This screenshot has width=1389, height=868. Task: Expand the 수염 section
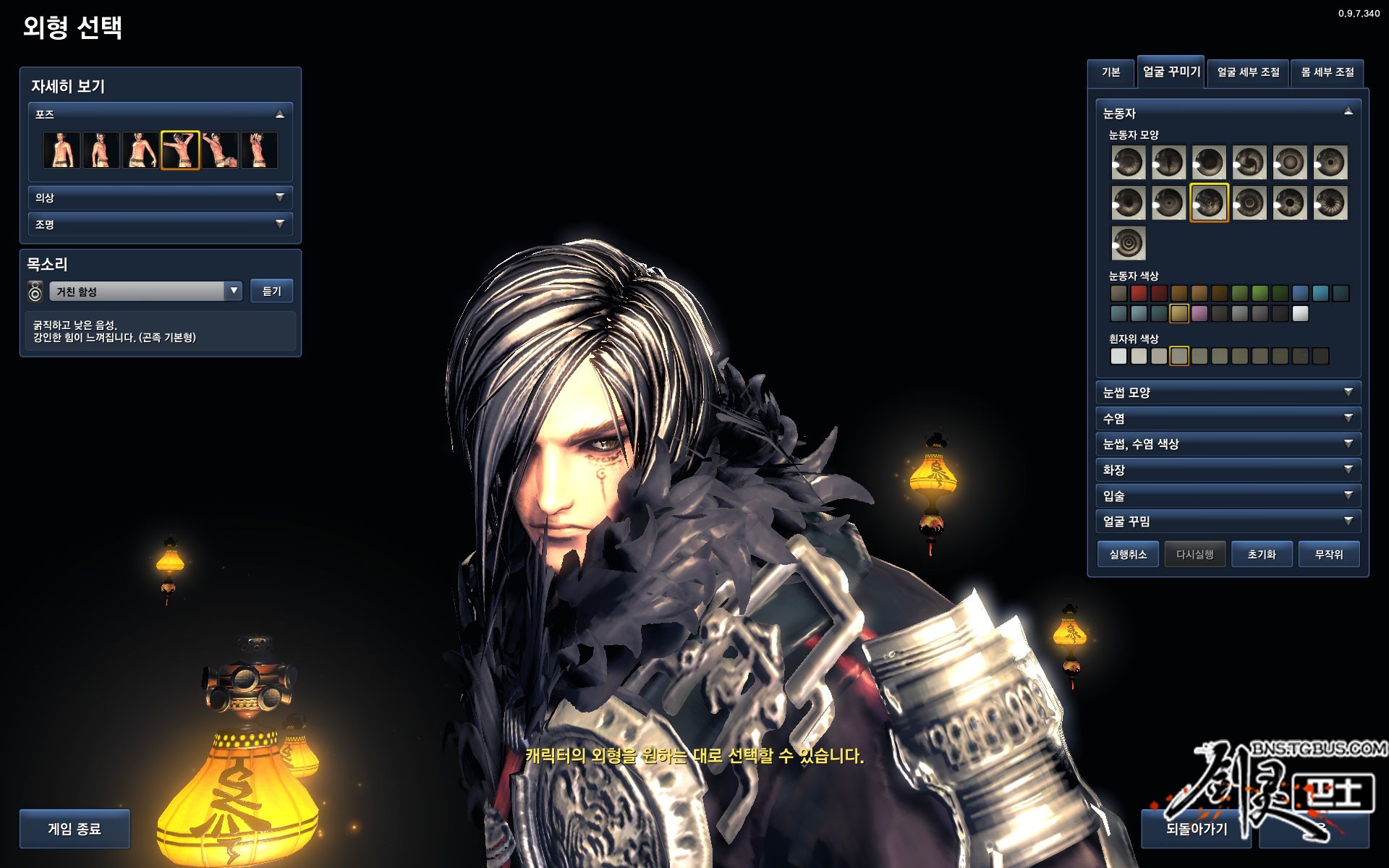(1228, 419)
